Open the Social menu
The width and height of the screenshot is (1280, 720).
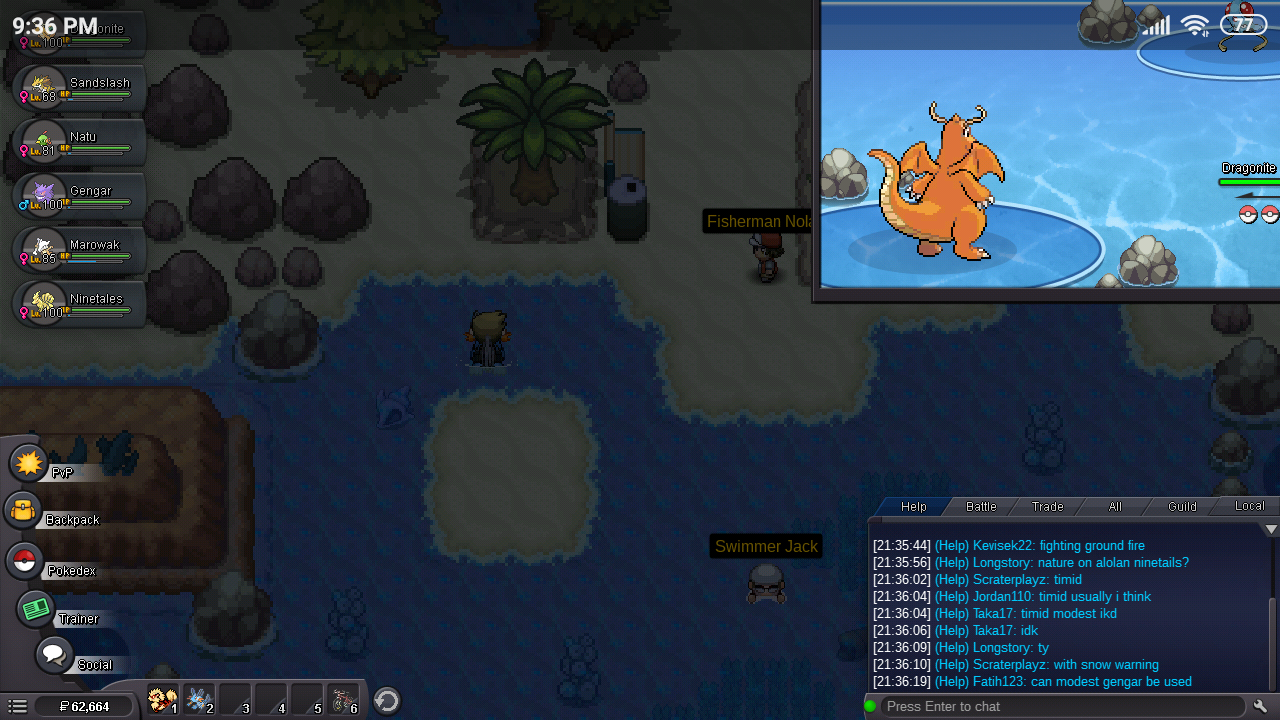[x=54, y=656]
